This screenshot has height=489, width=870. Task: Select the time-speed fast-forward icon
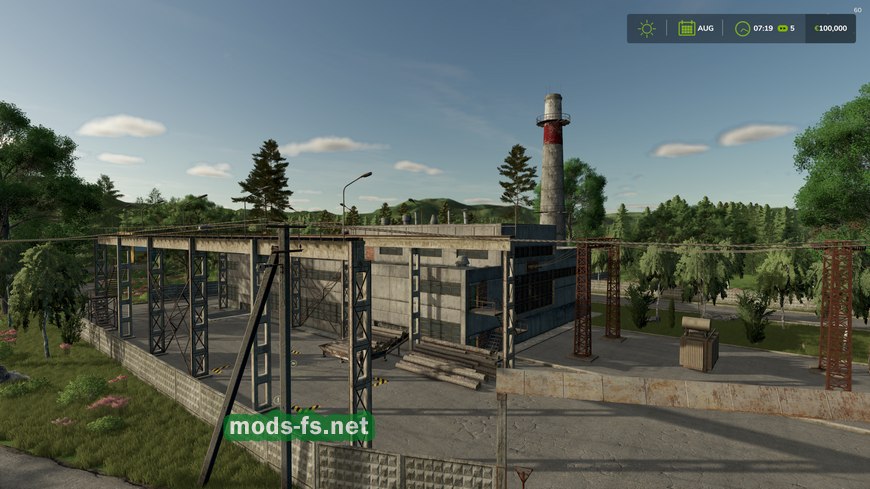click(x=782, y=28)
